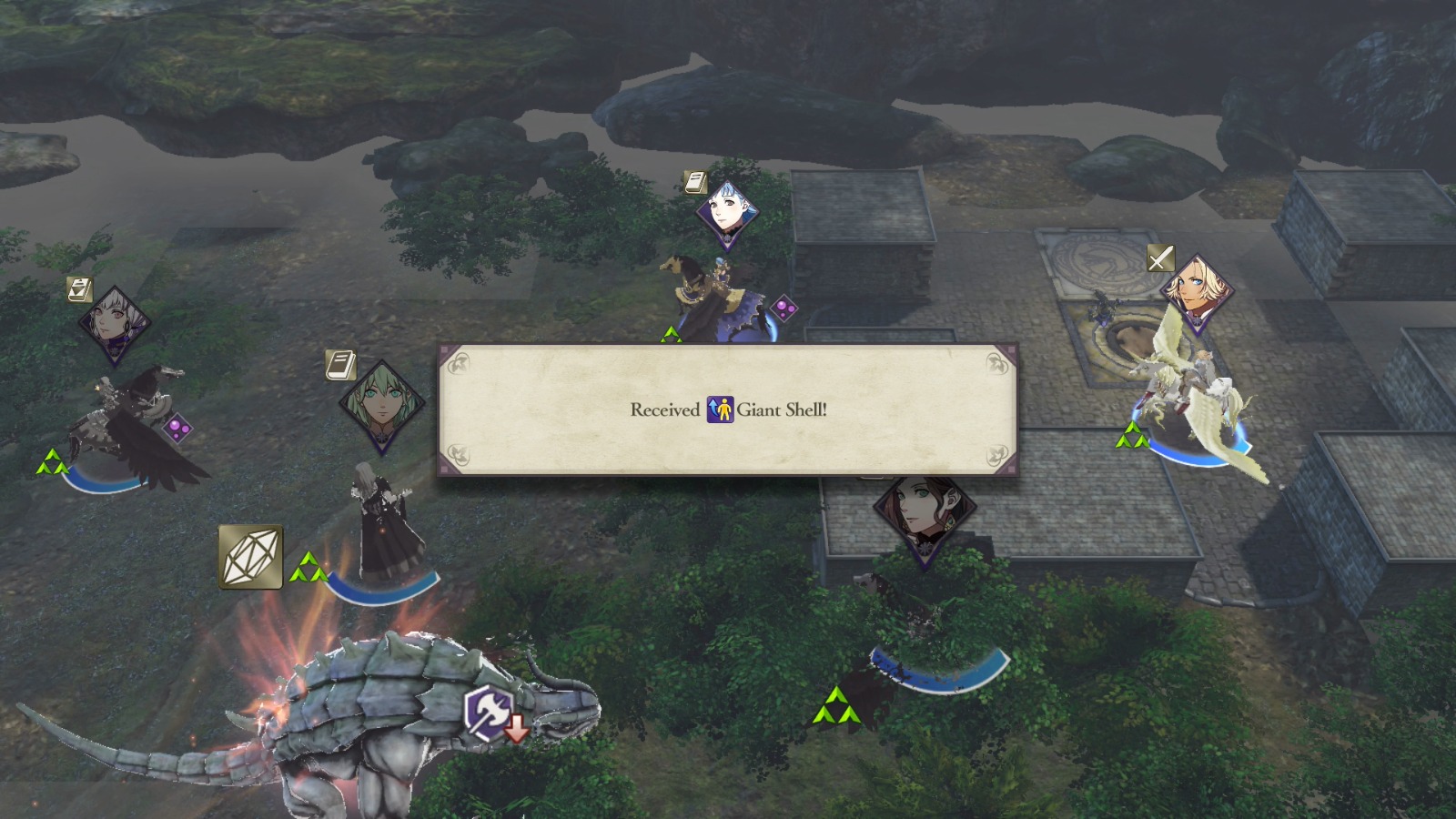Dismiss the Received Giant Shell message box
The width and height of the screenshot is (1456, 819).
[728, 409]
